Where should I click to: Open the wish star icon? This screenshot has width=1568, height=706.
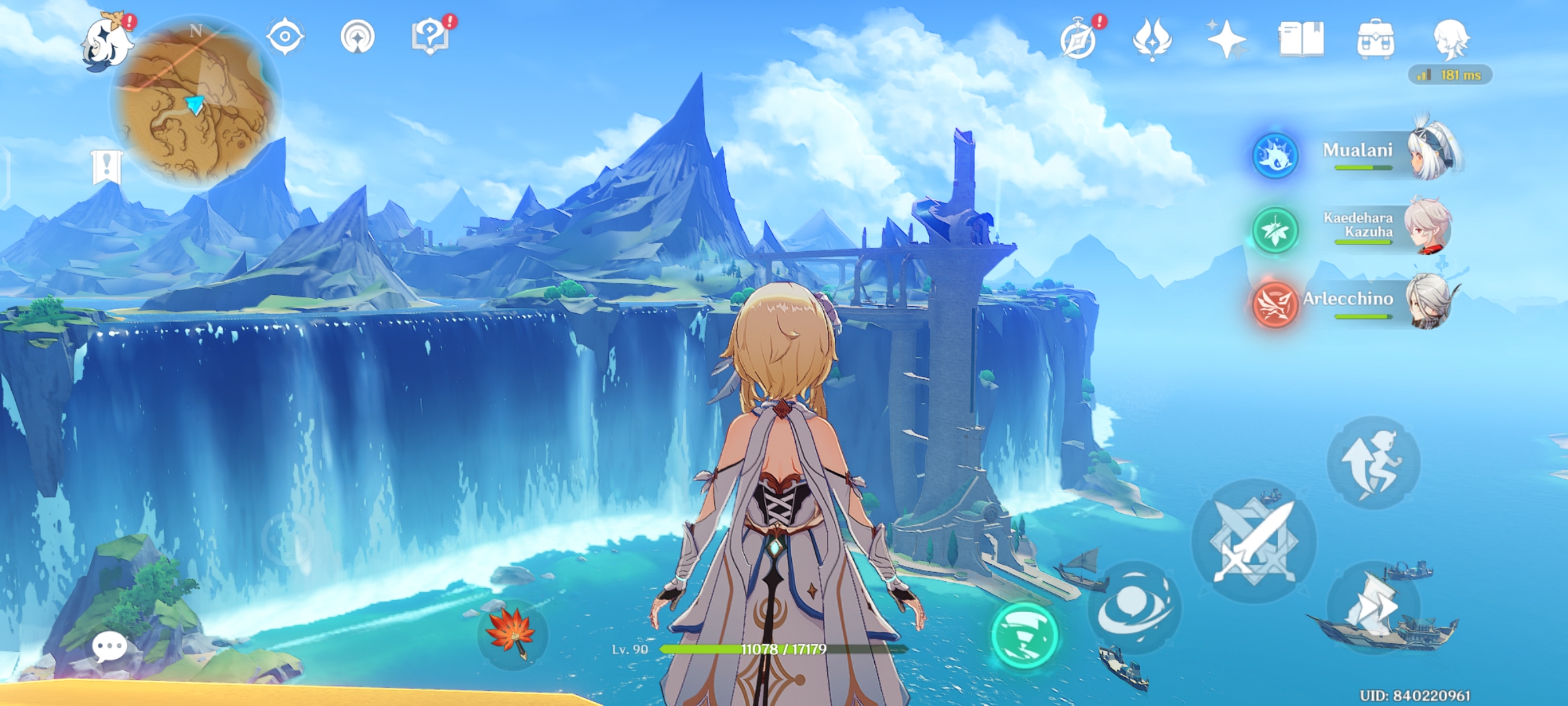coord(1226,40)
